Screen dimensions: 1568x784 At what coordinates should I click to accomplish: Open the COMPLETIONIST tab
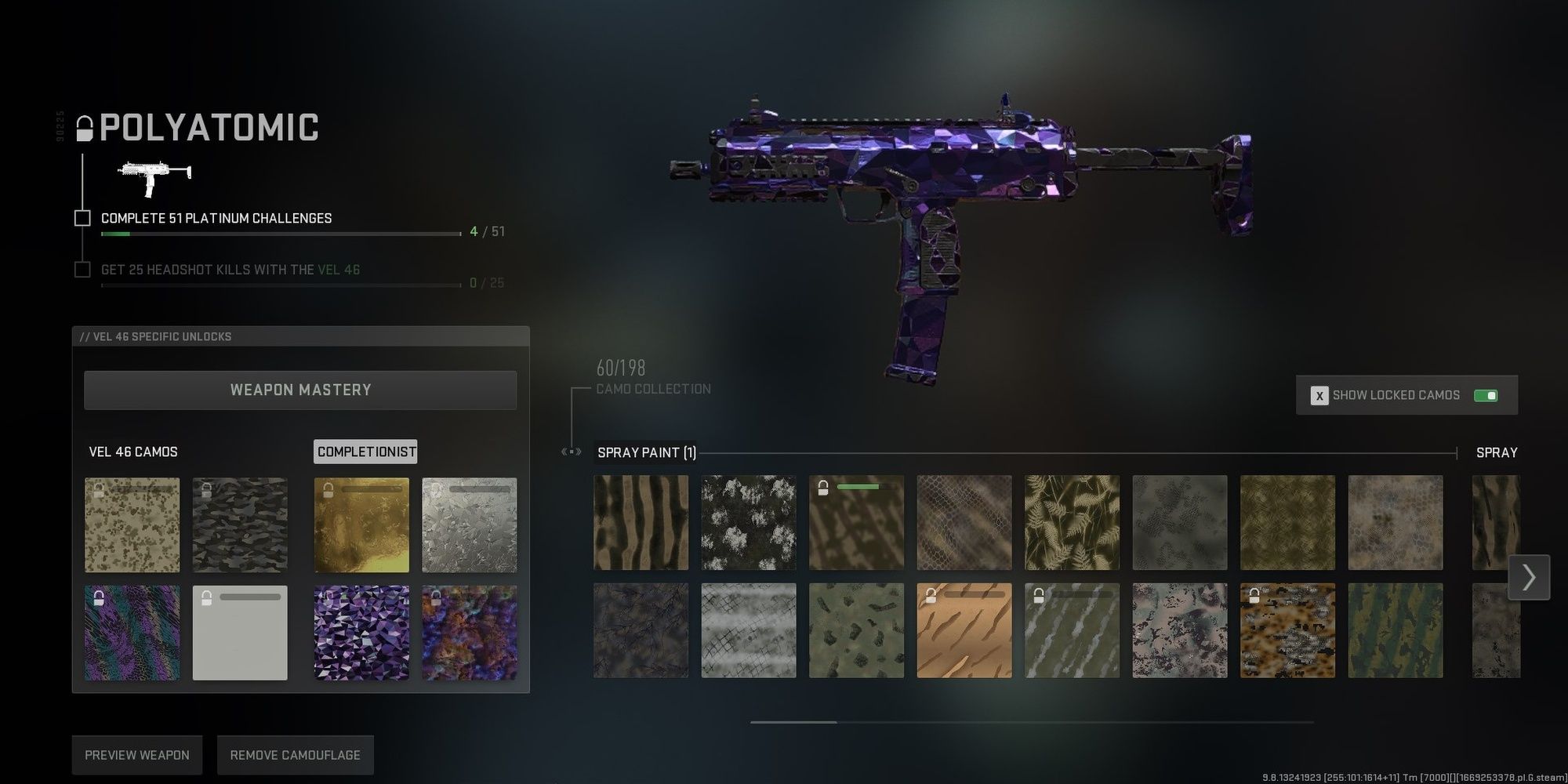coord(365,452)
